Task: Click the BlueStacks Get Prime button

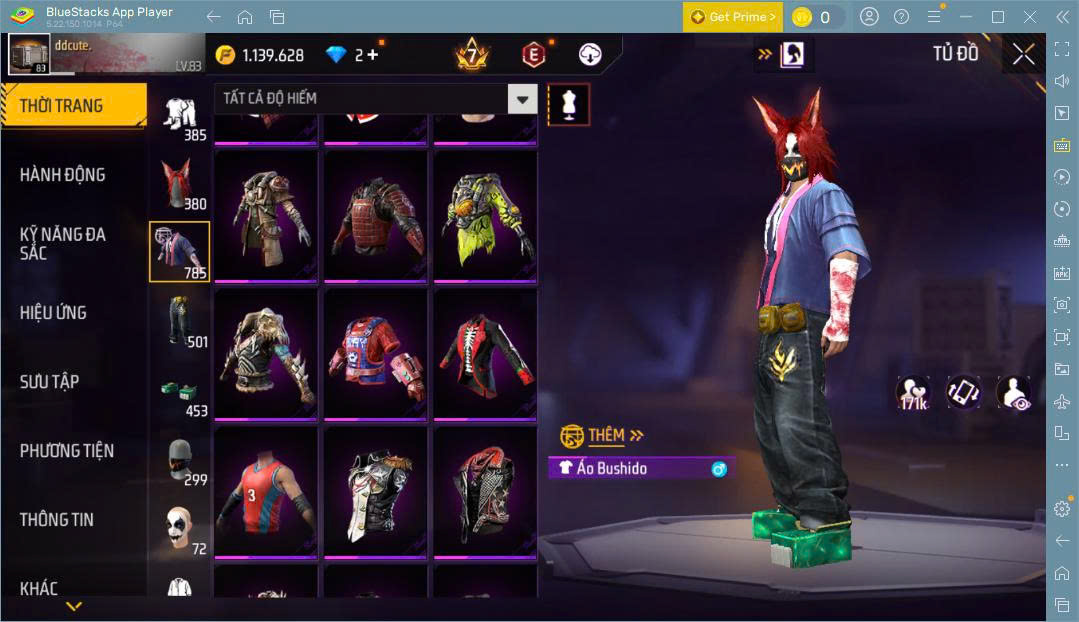Action: (732, 17)
